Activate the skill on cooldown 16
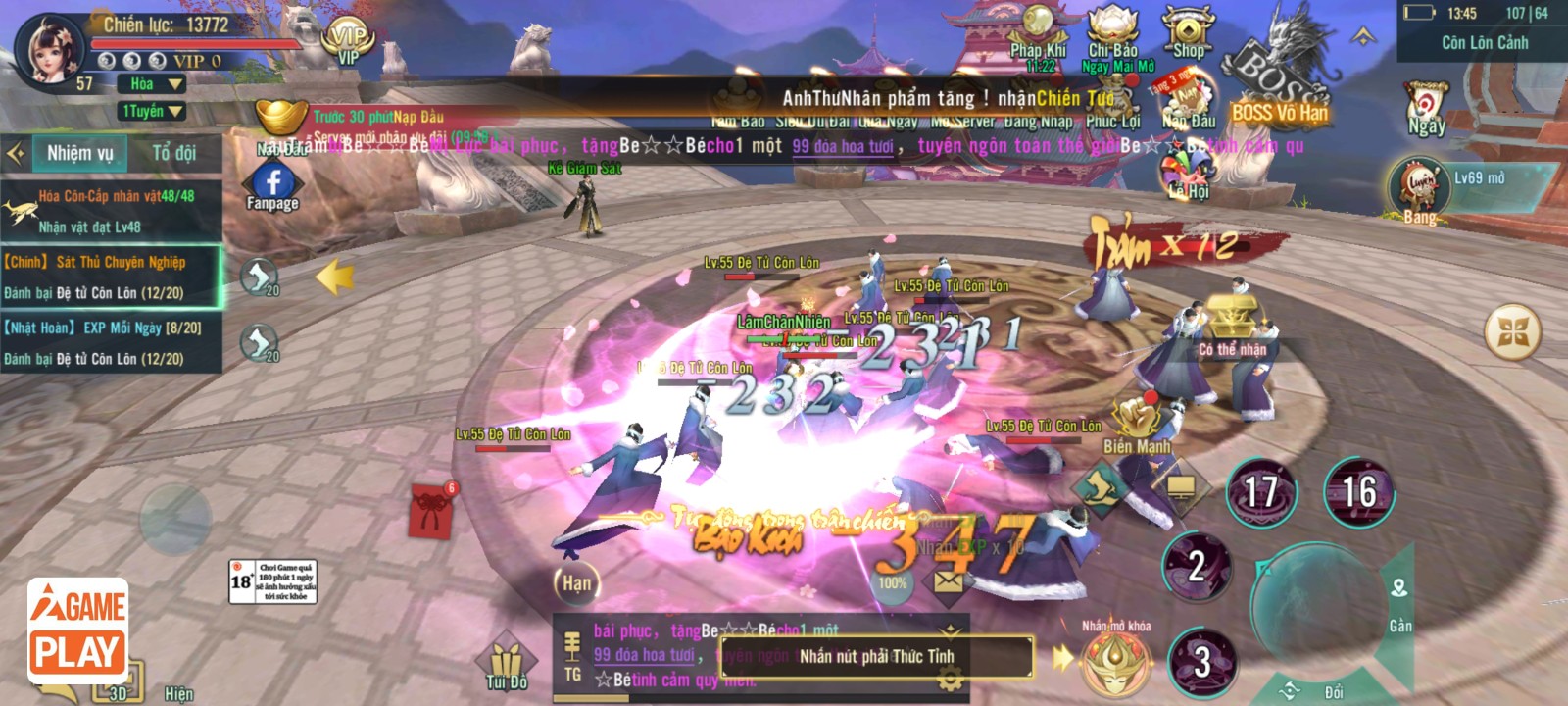 pyautogui.click(x=1358, y=492)
